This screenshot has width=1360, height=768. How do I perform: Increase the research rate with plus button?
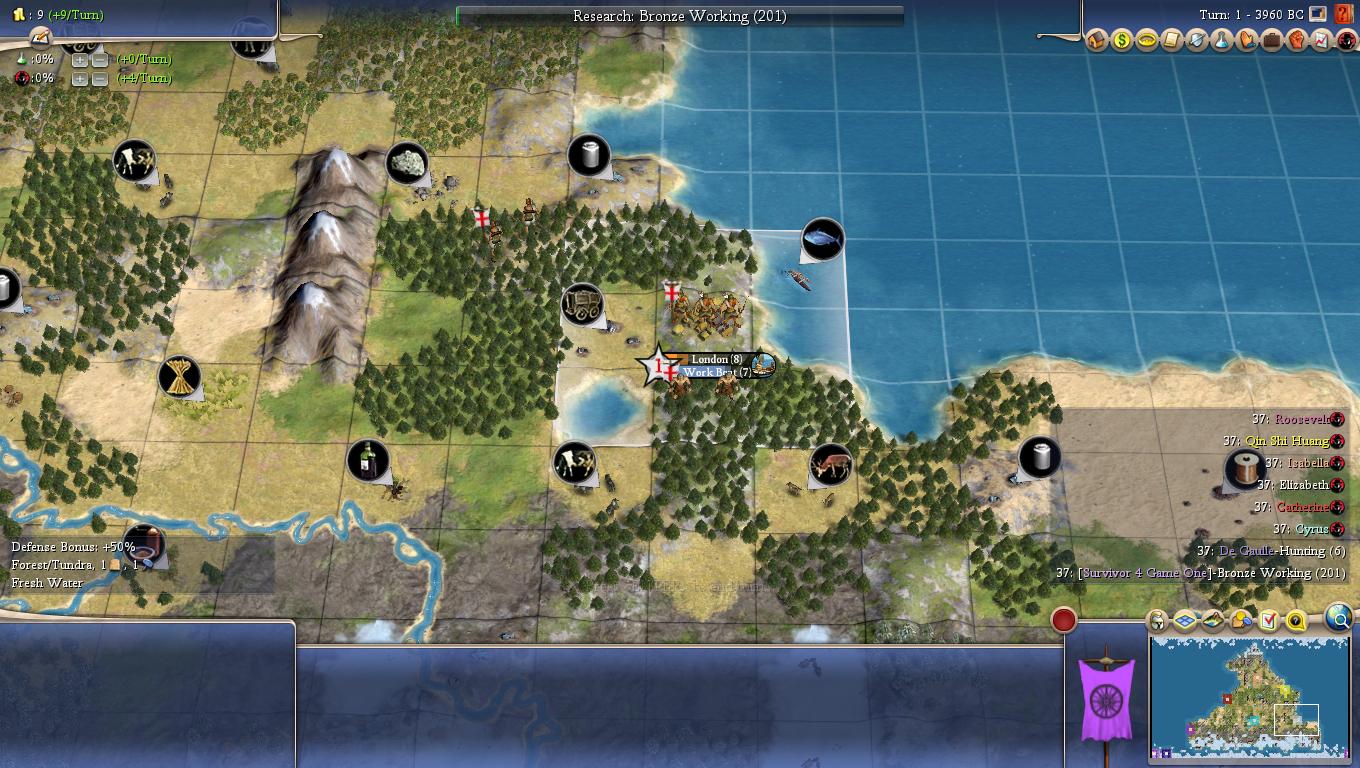point(80,59)
